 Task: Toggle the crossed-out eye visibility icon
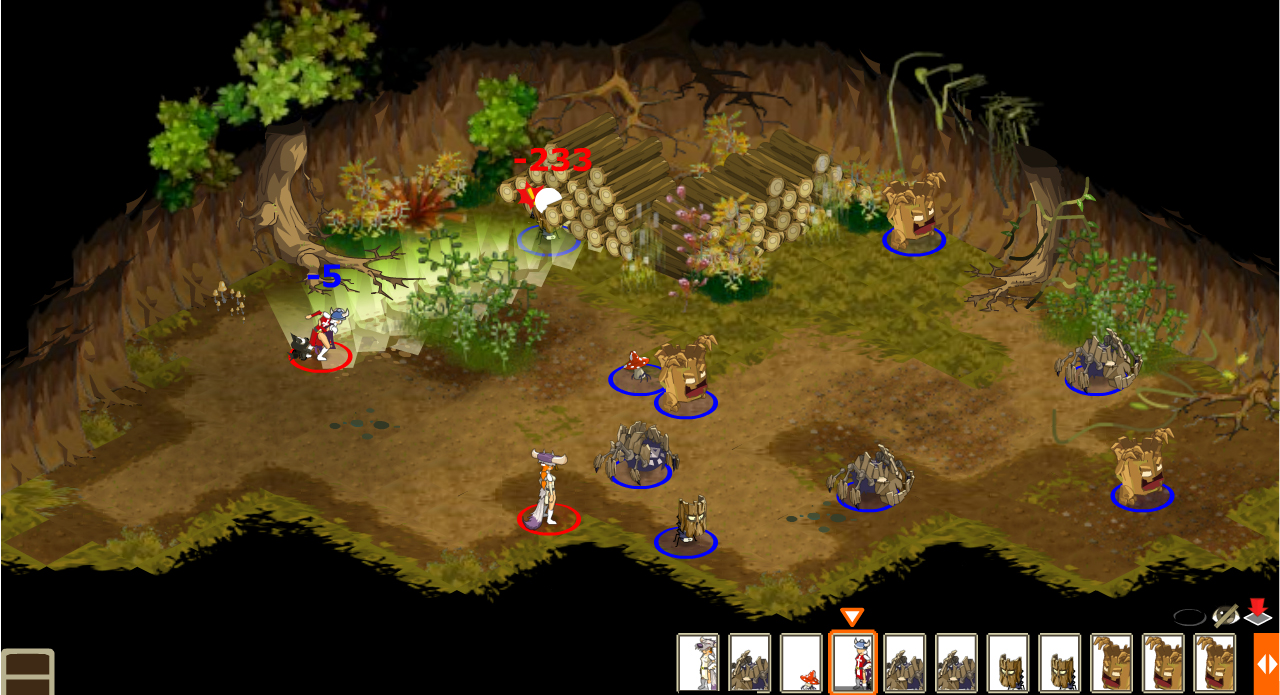coord(1225,616)
